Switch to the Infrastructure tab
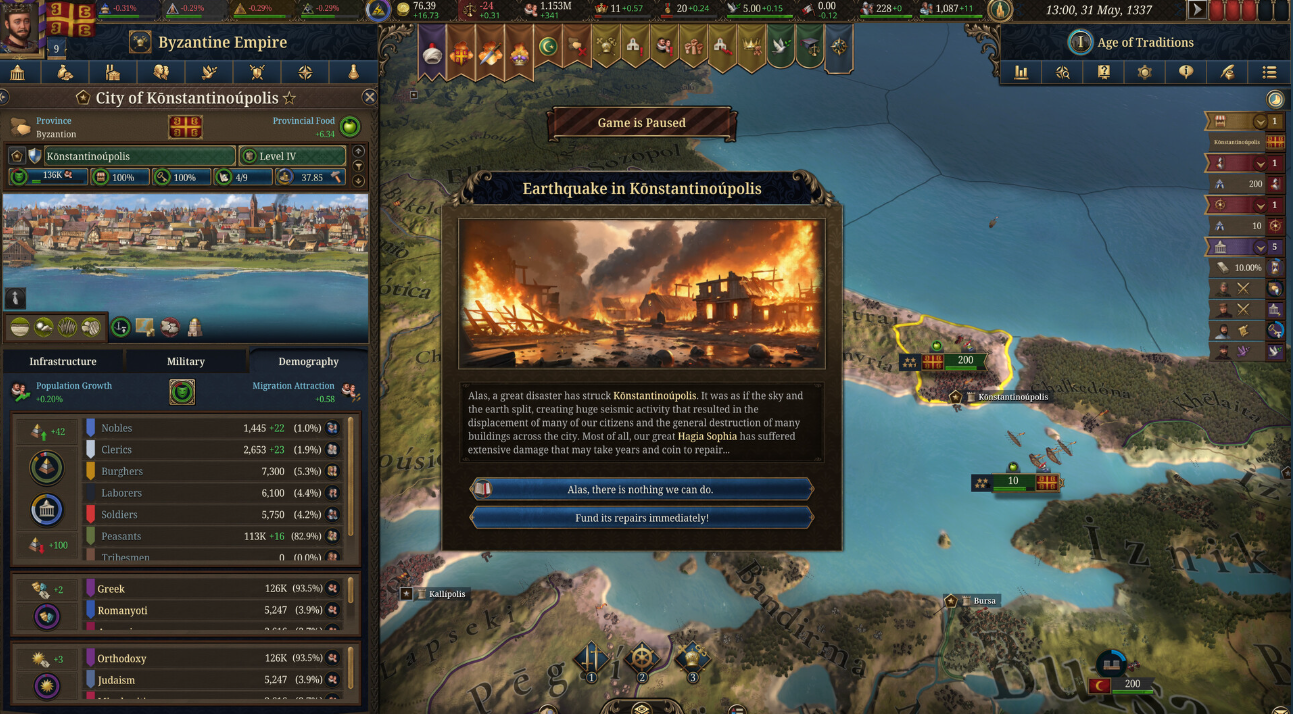 click(x=63, y=361)
